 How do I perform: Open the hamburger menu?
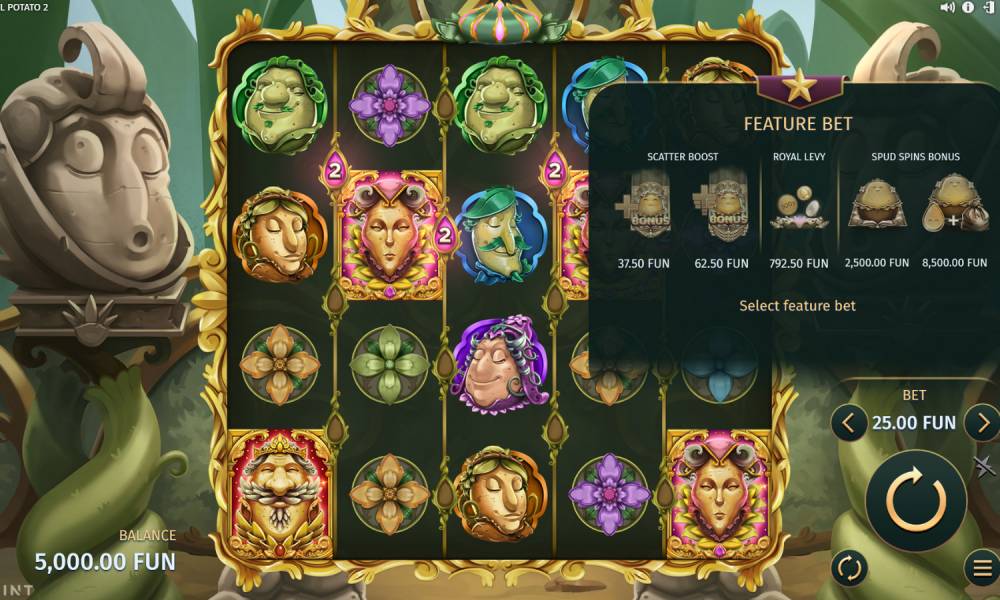point(981,568)
